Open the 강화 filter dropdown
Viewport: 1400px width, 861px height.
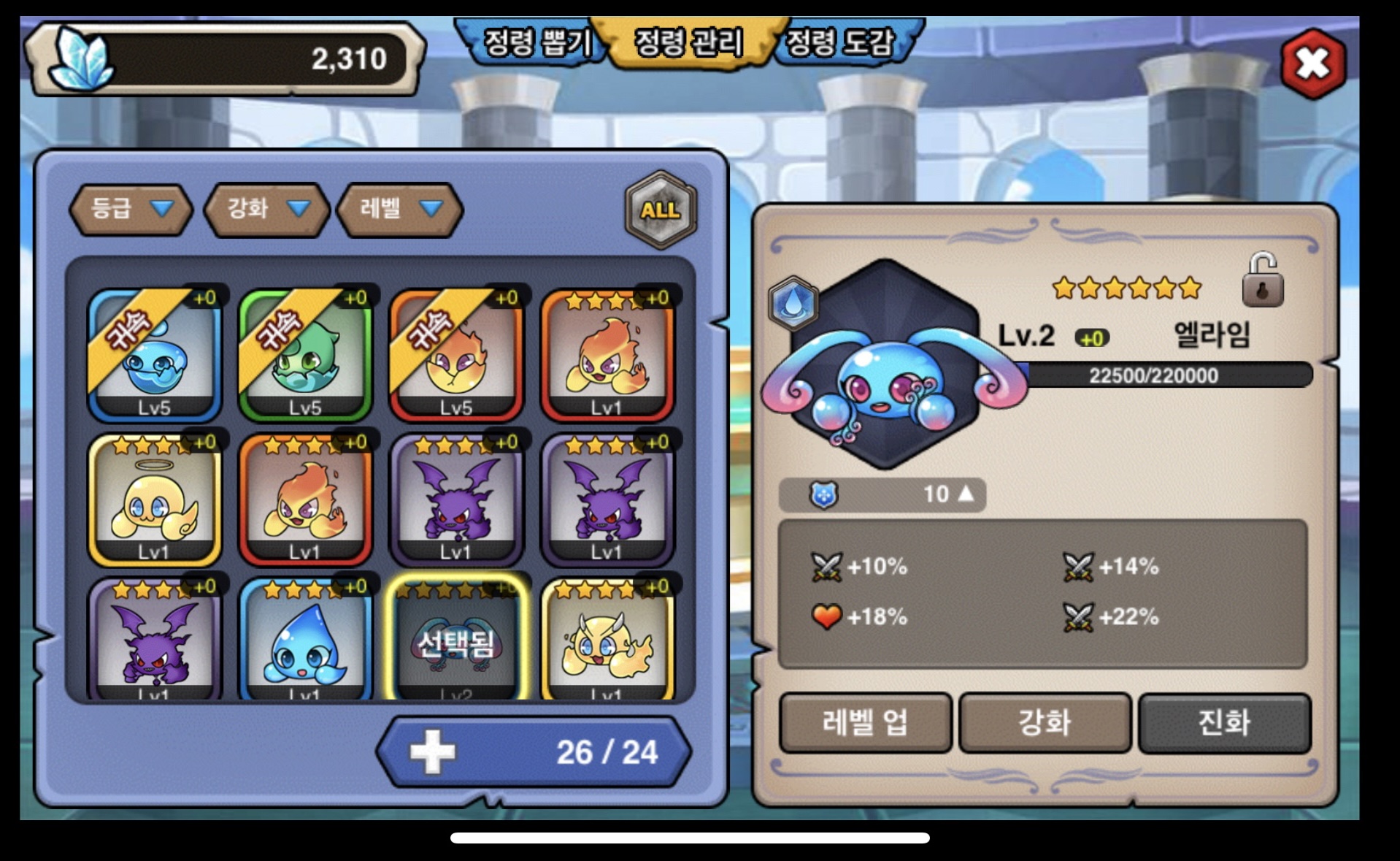tap(266, 210)
